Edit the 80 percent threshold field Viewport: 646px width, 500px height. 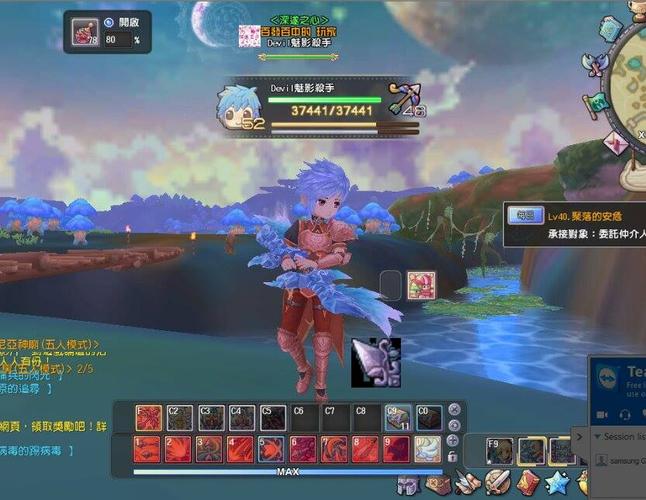pos(117,40)
